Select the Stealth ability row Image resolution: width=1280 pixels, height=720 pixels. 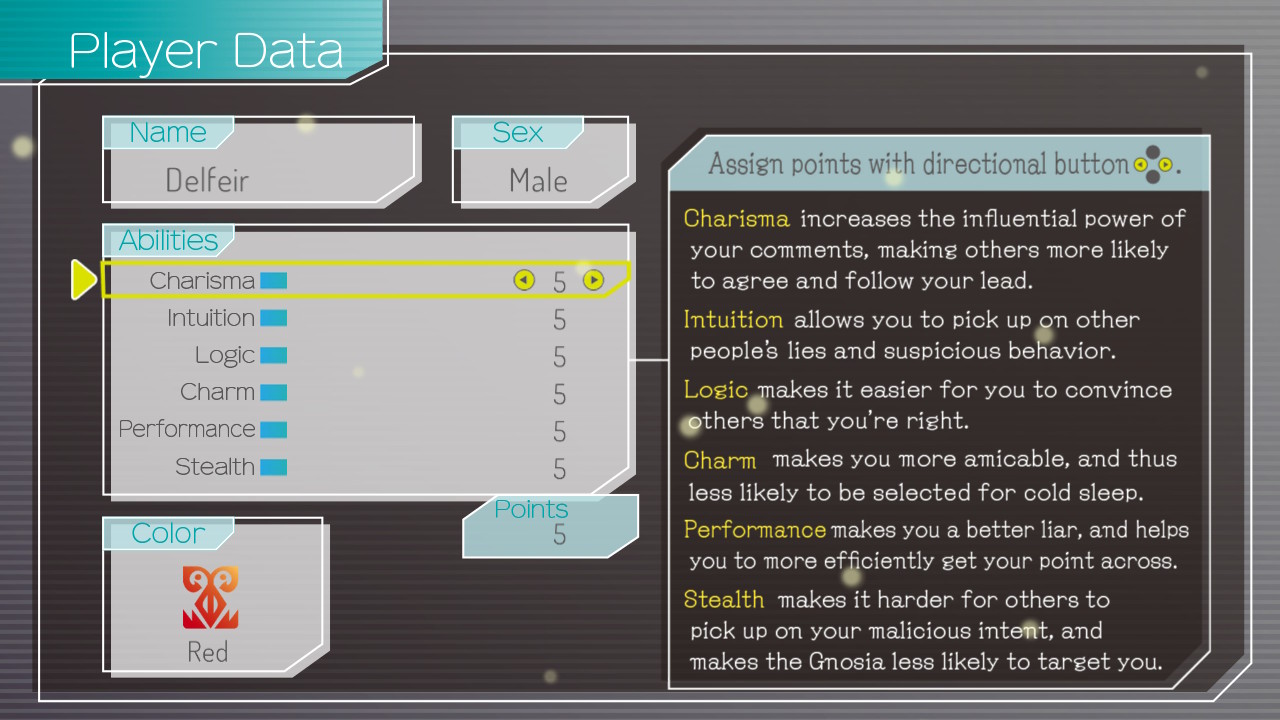[x=215, y=466]
